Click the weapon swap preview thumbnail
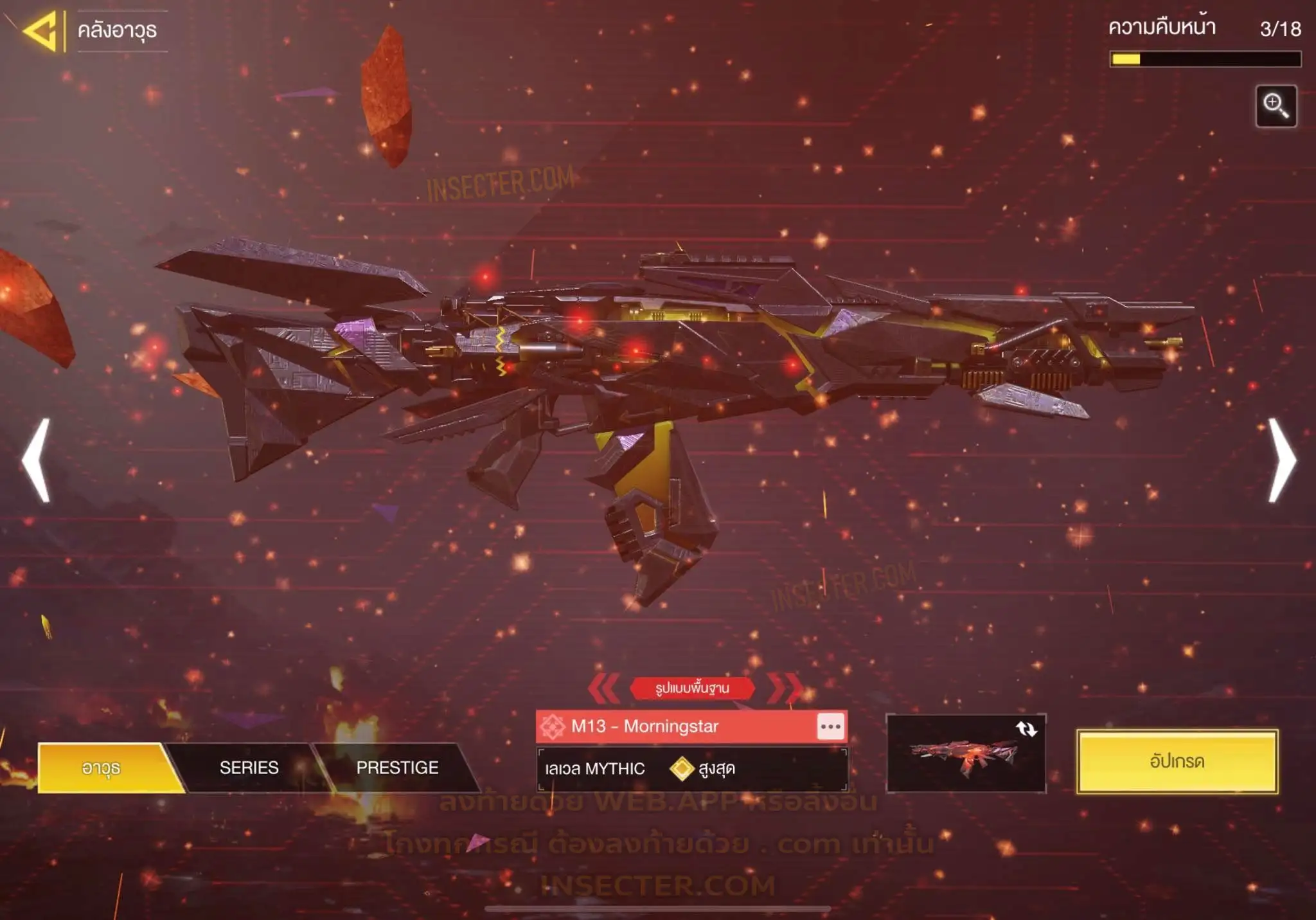The image size is (1316, 920). click(966, 753)
